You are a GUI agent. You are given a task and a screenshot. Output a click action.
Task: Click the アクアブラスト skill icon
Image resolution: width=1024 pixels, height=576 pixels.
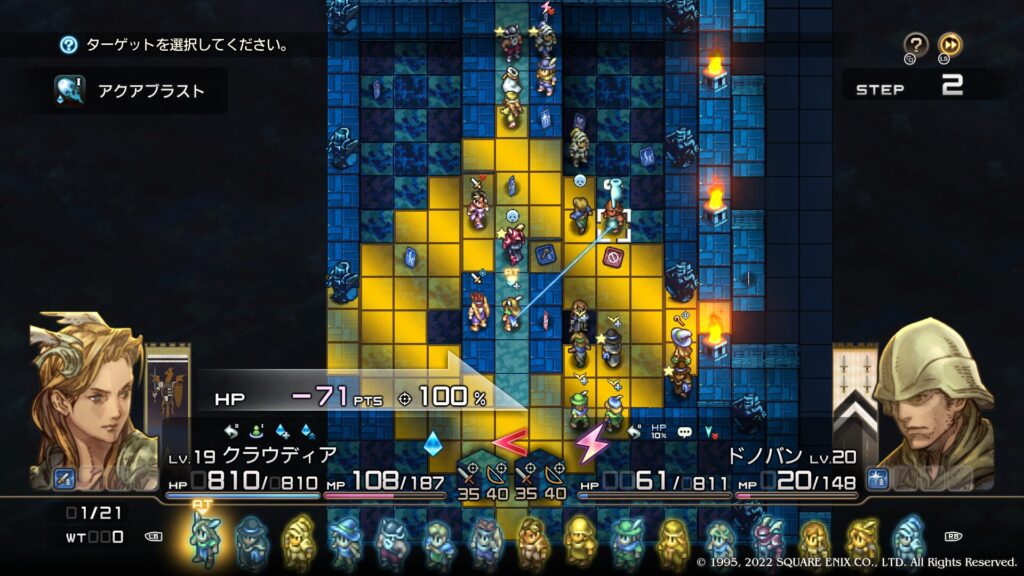[x=69, y=91]
